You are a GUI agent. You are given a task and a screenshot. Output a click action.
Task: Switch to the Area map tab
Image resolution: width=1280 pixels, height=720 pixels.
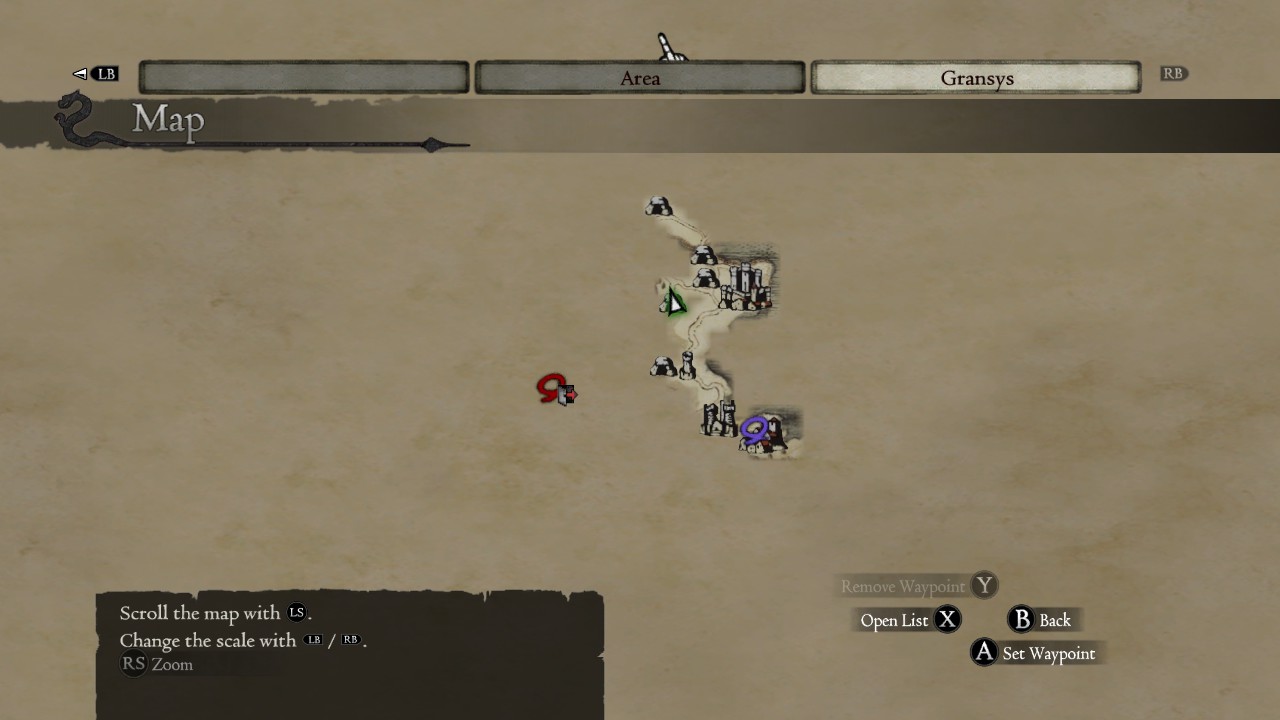pos(640,78)
